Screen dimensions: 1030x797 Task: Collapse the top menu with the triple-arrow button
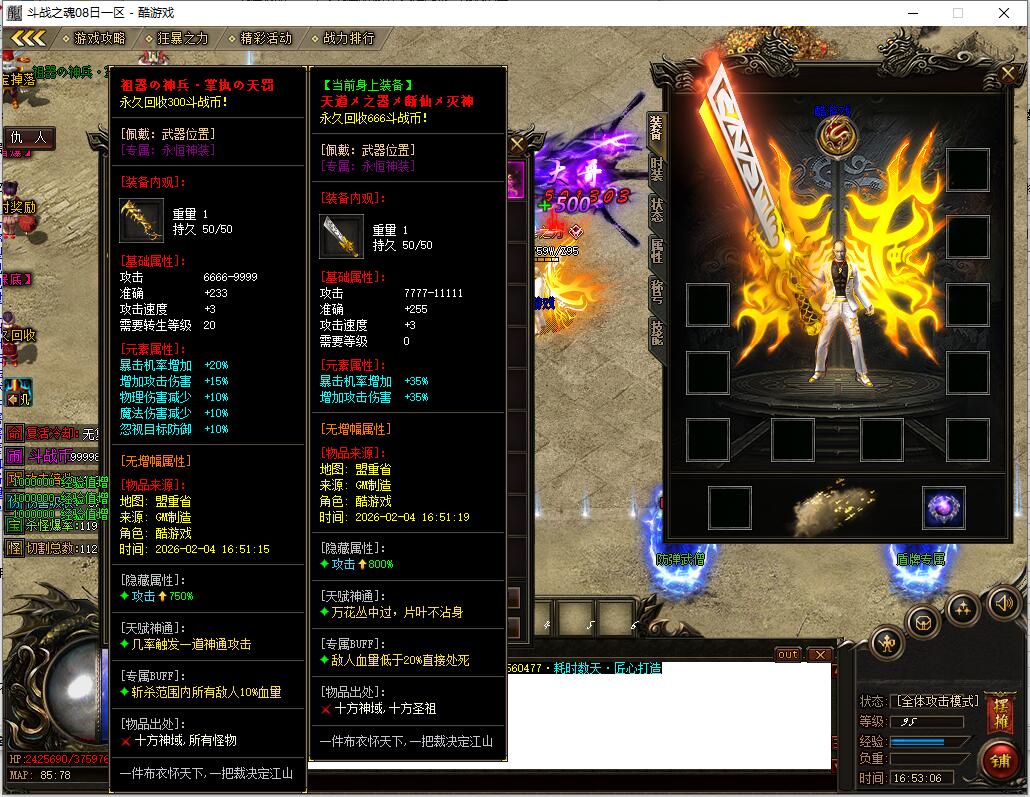28,38
